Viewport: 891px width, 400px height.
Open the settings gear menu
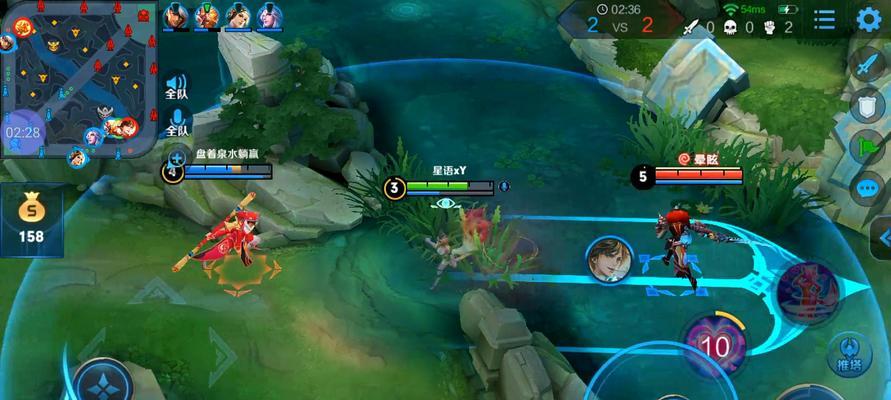[x=868, y=19]
